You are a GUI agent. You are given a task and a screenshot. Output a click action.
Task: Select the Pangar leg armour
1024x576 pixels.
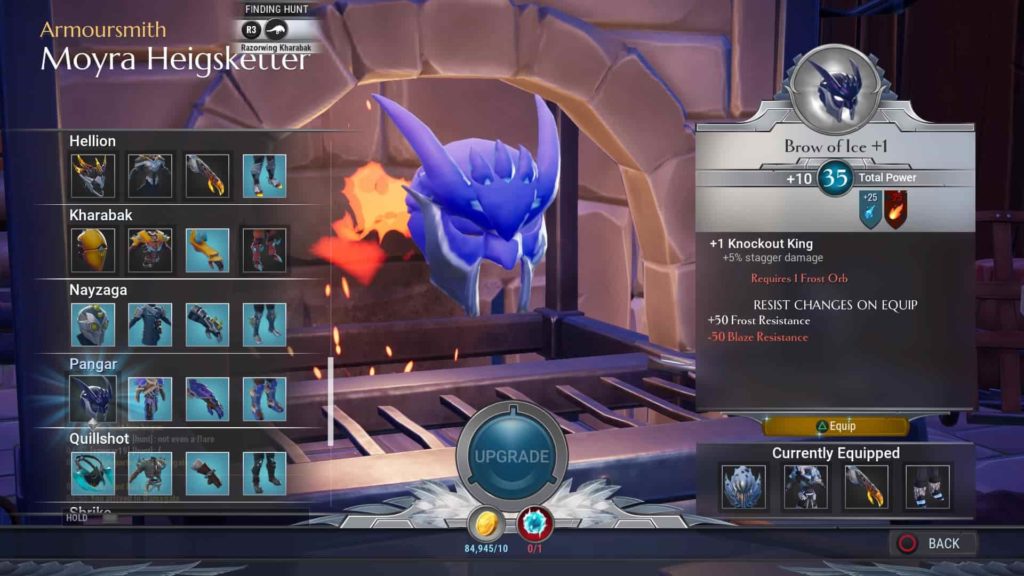264,399
